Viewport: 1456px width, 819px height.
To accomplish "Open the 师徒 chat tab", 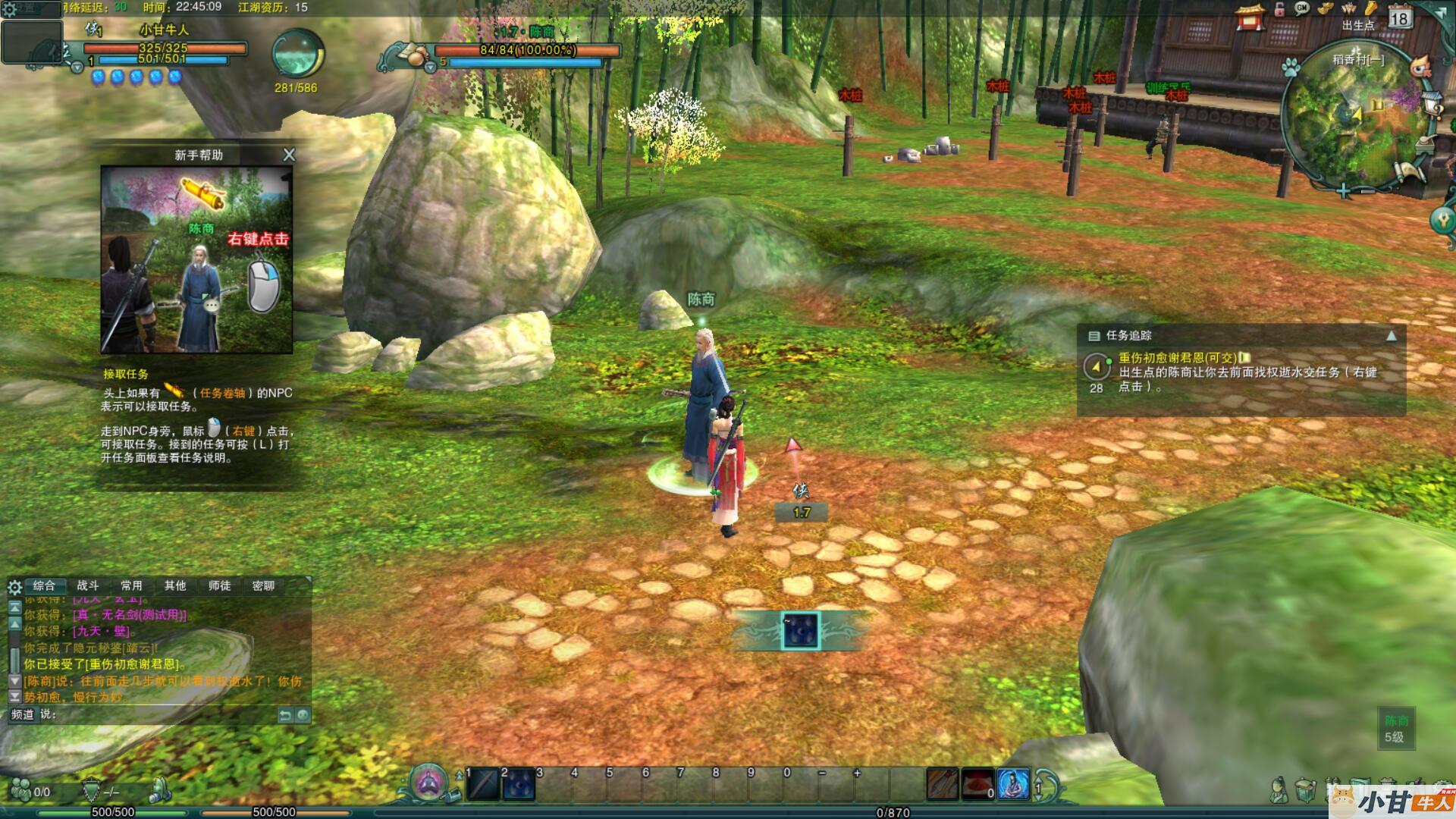I will [219, 585].
